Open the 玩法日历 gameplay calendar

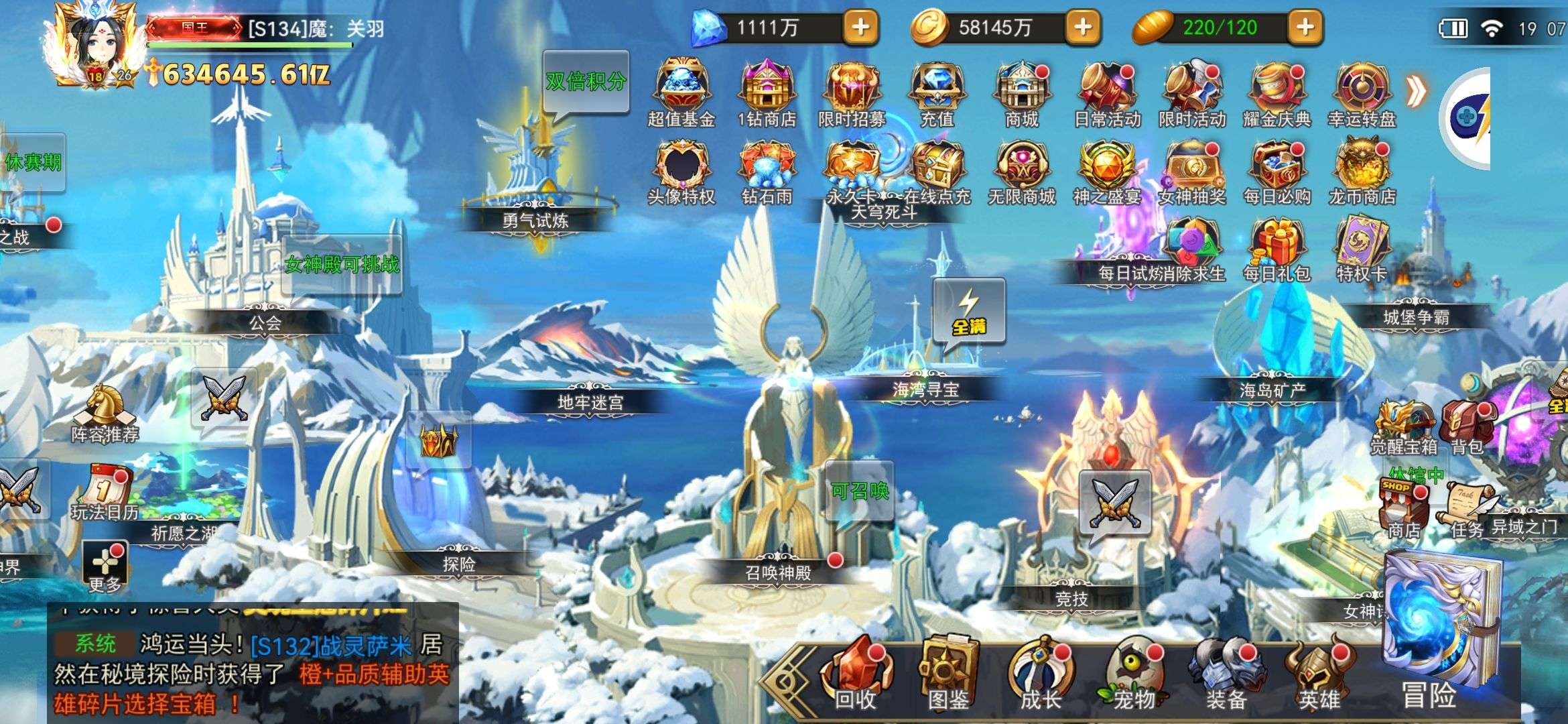tap(105, 493)
